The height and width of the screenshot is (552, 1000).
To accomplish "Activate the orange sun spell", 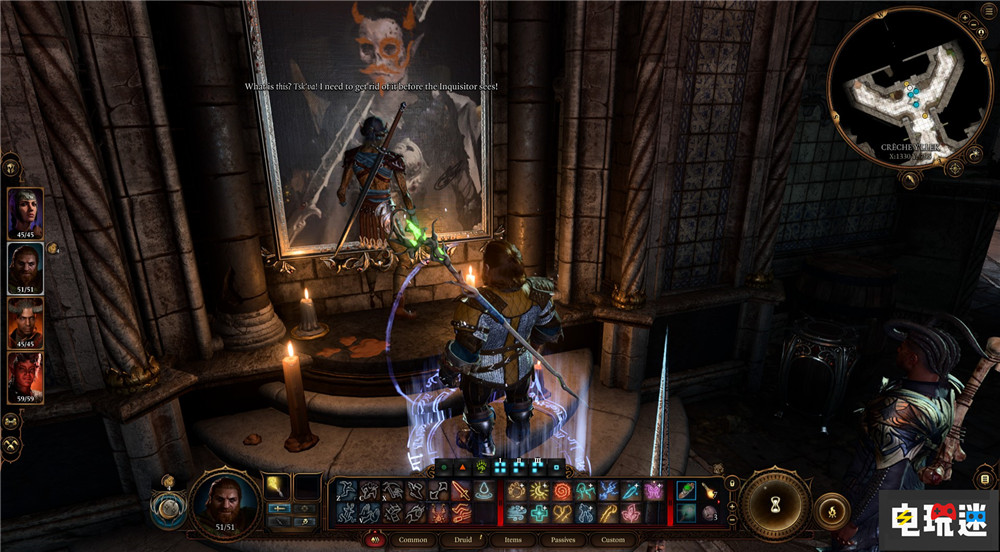I will click(x=539, y=491).
